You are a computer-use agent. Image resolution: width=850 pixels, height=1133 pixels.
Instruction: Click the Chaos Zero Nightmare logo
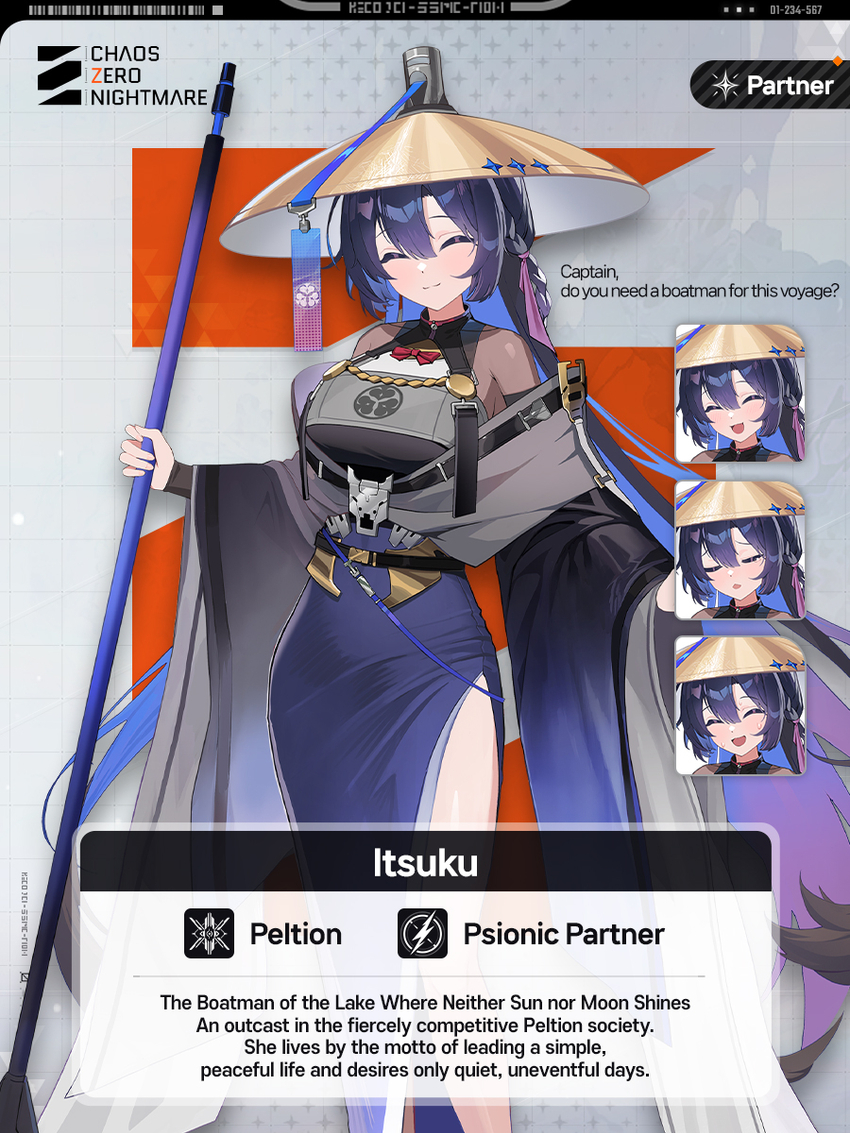tap(122, 76)
